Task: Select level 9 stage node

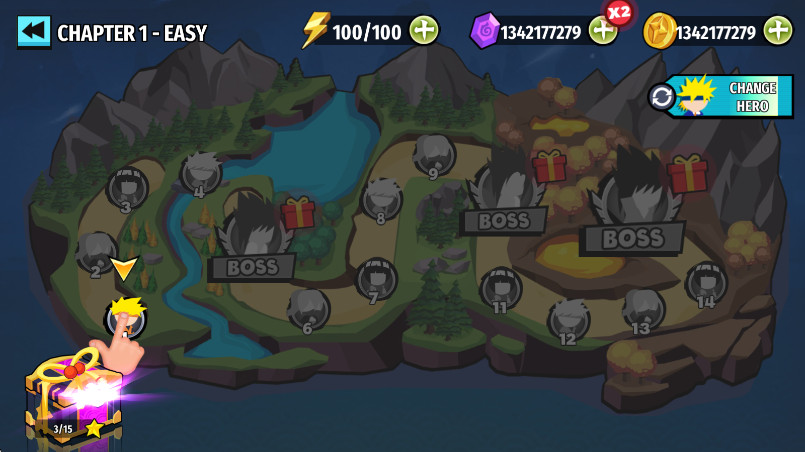Action: tap(434, 155)
